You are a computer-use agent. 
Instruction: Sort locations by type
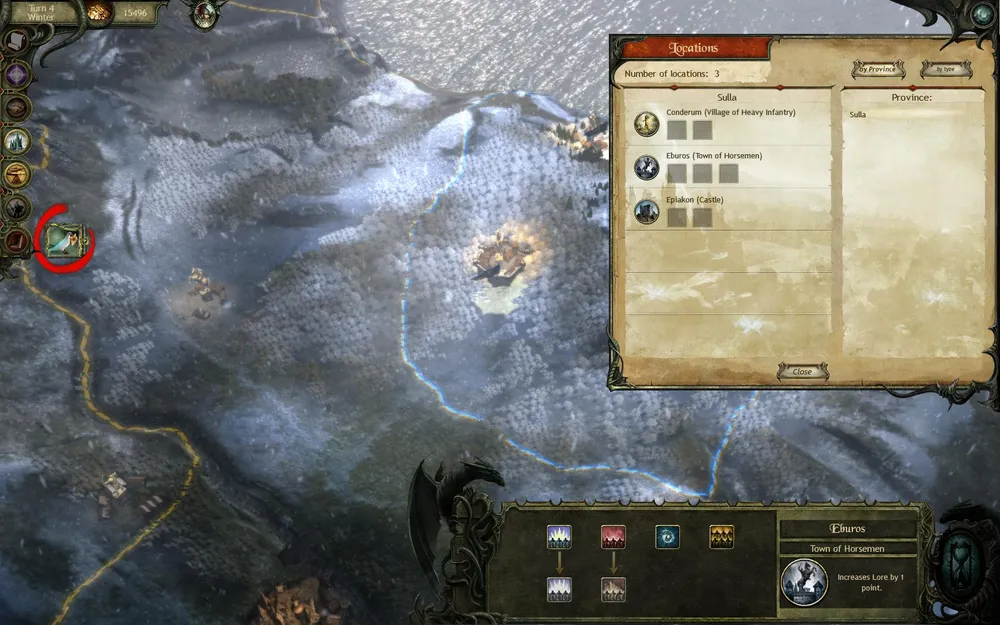[x=938, y=69]
